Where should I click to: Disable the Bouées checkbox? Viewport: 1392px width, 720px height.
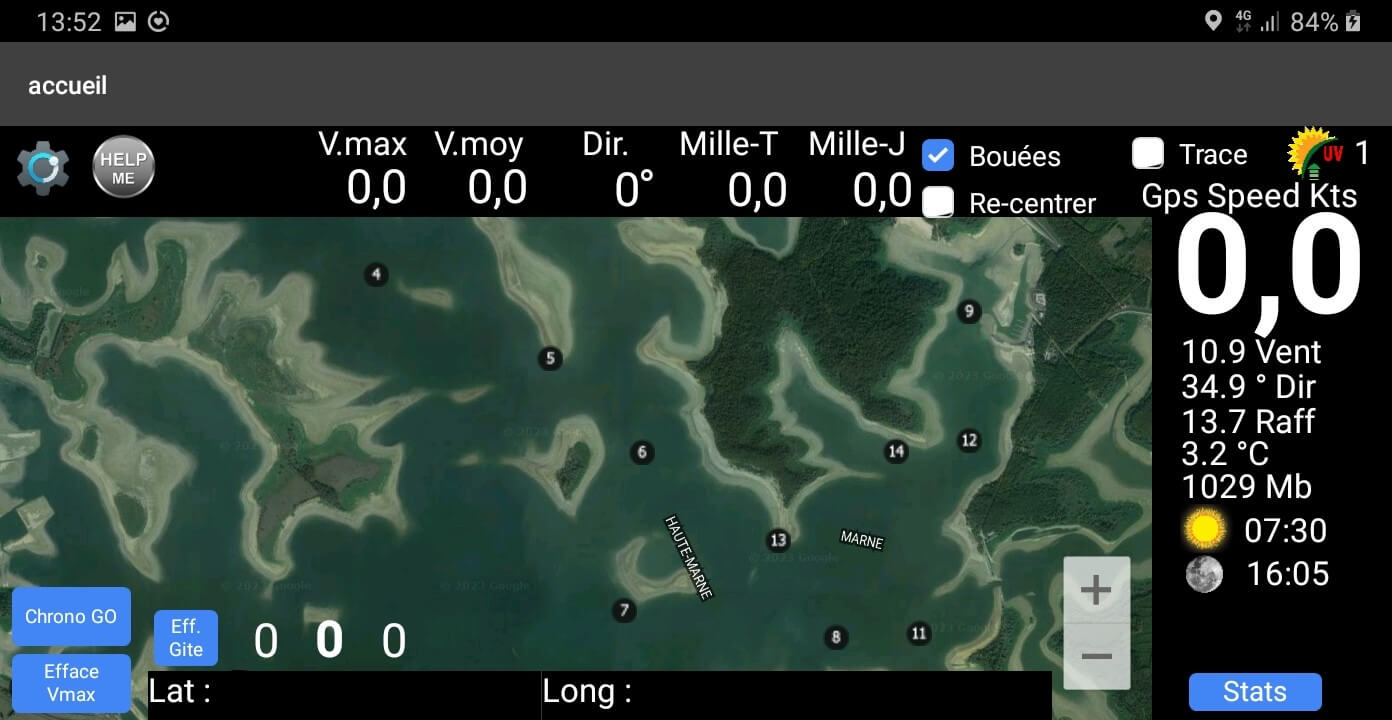point(938,156)
